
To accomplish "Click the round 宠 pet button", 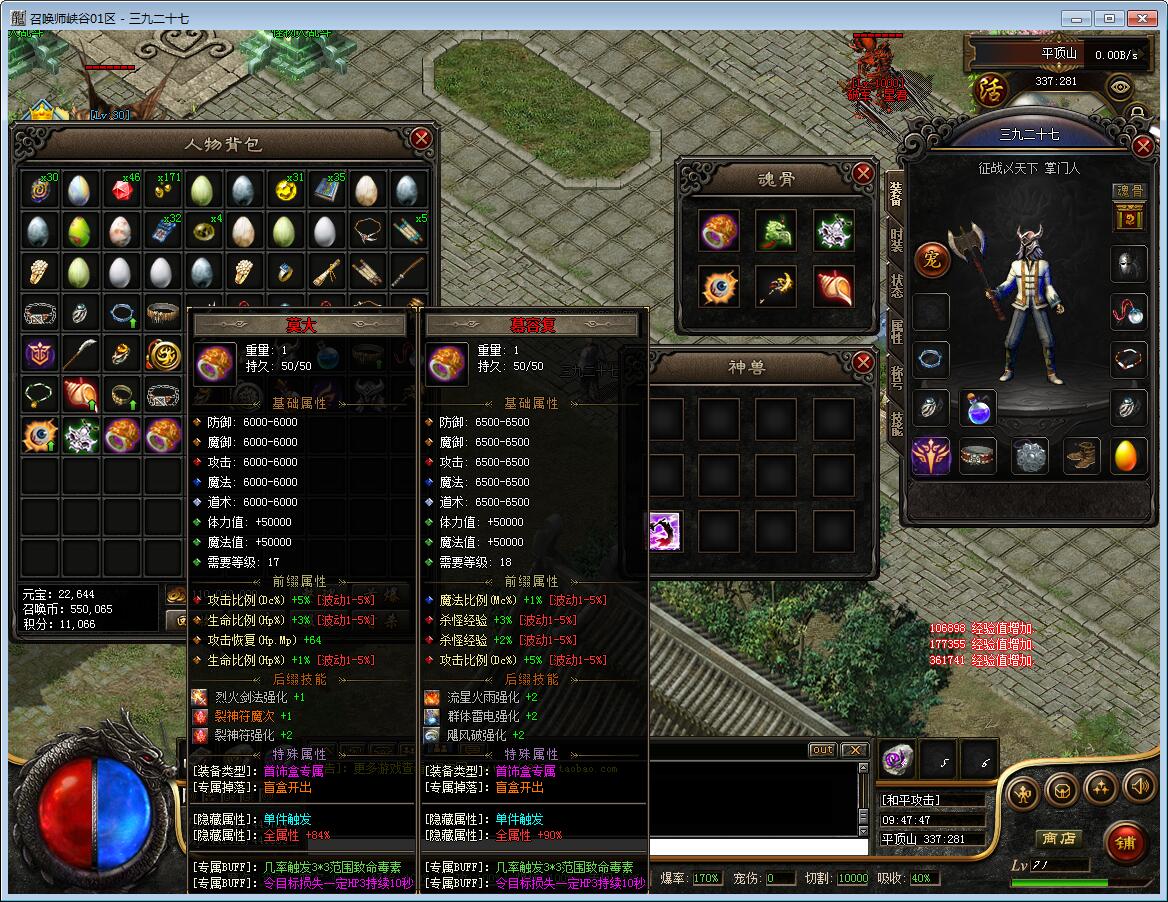I will coord(931,259).
